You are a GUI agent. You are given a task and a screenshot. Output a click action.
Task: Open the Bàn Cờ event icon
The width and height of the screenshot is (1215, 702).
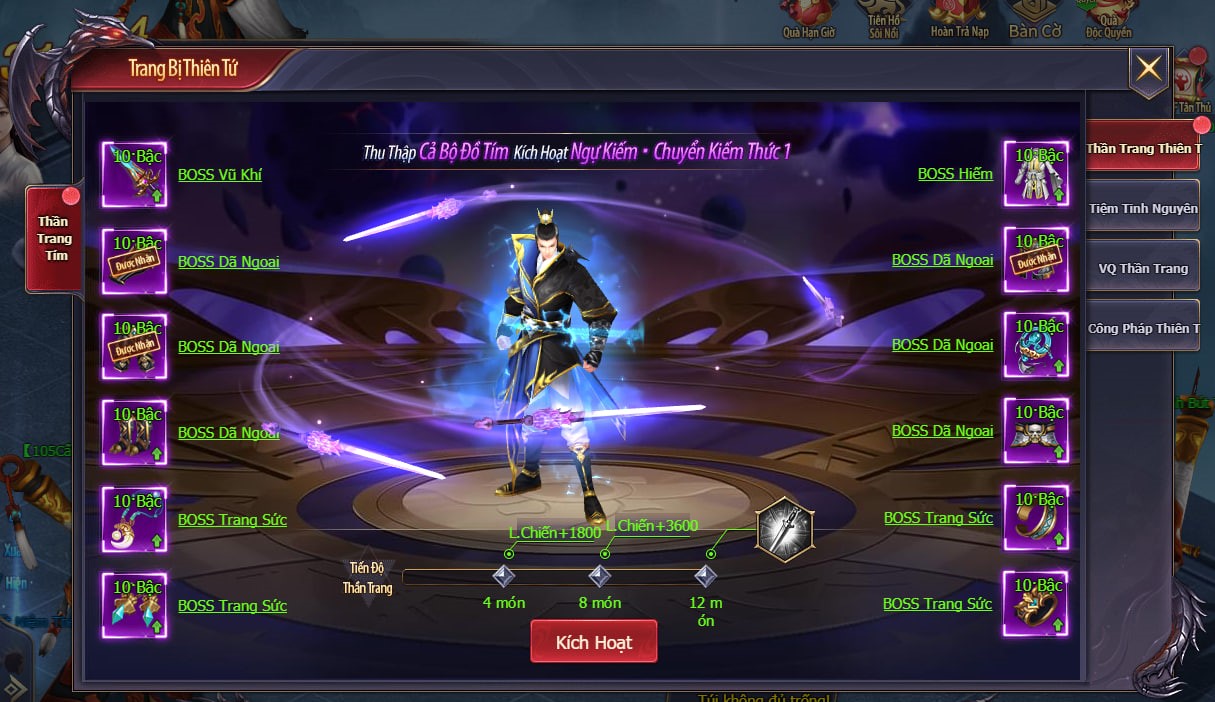coord(1034,18)
